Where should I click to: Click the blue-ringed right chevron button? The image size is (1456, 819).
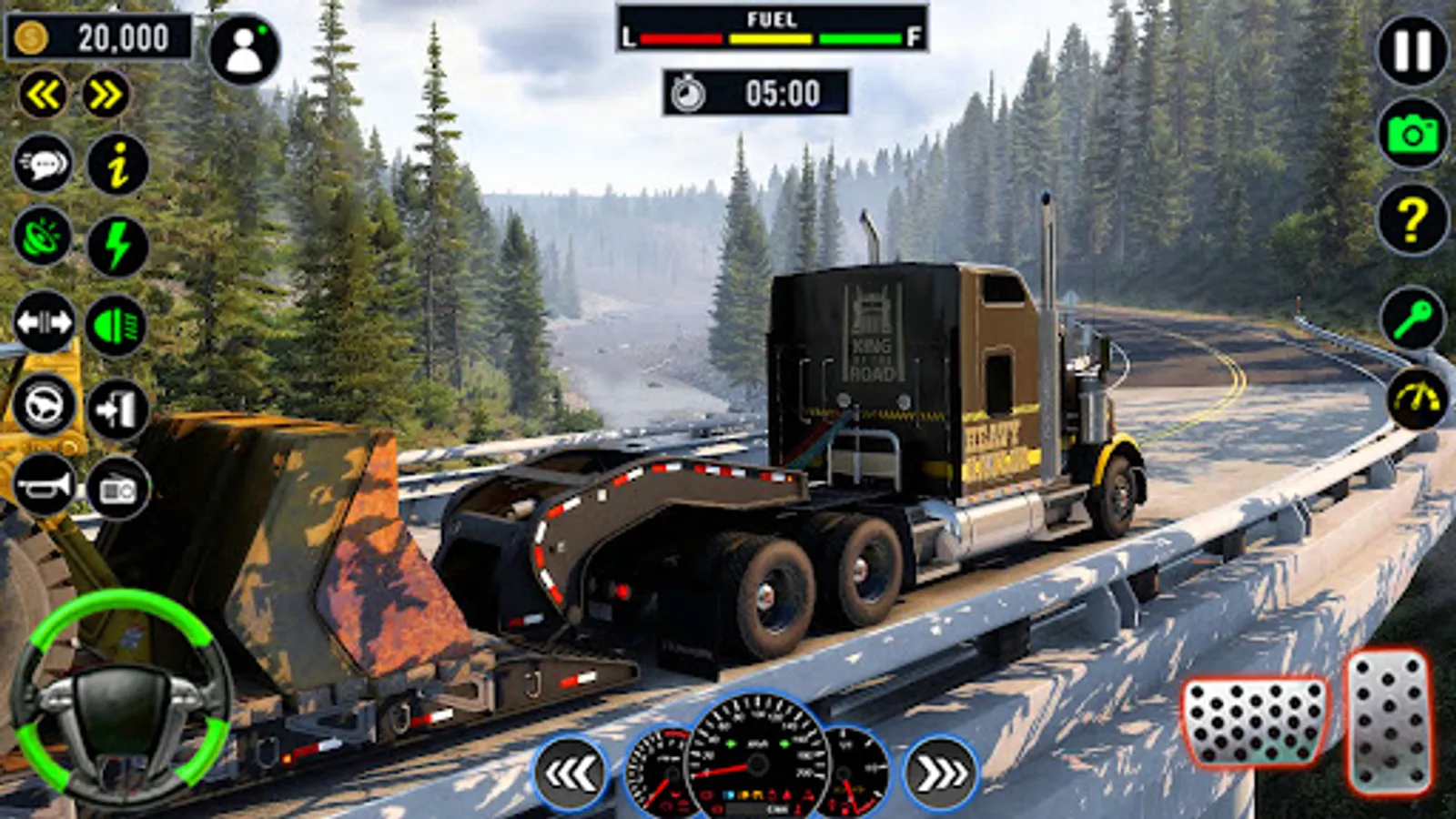[941, 773]
